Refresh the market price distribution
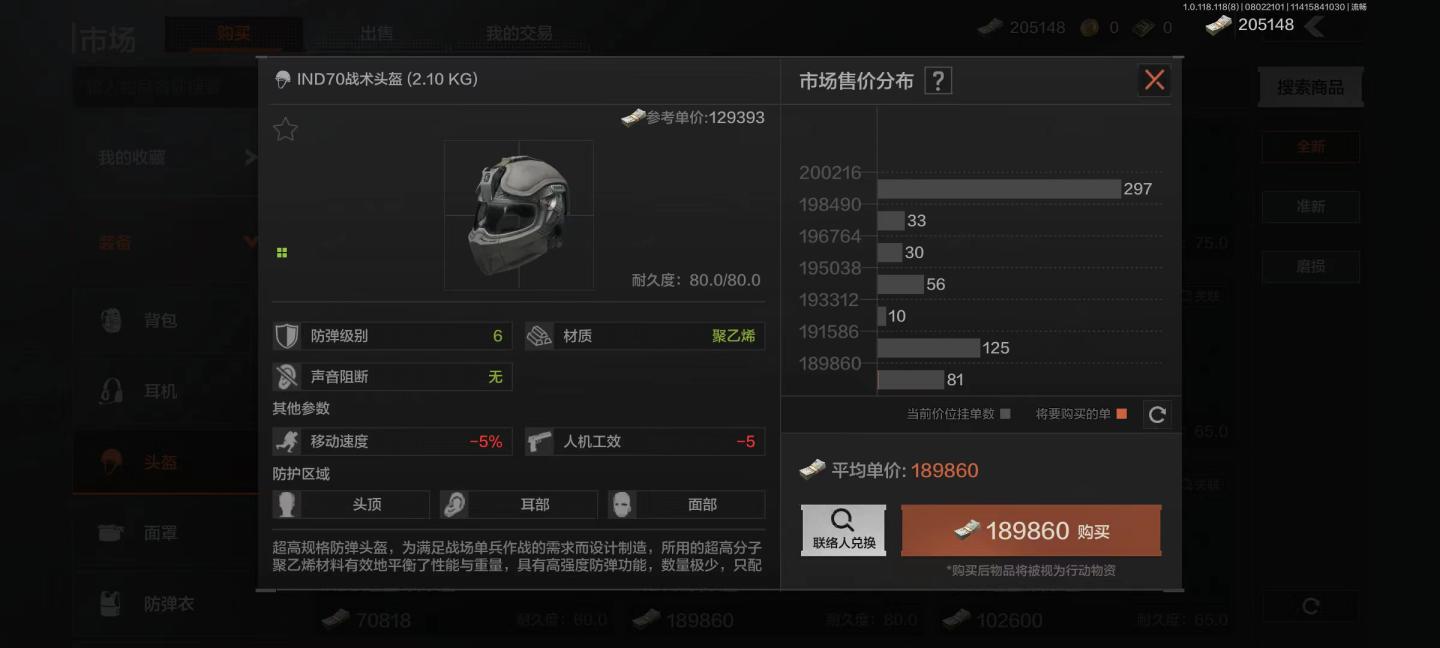Viewport: 1440px width, 648px height. (1157, 414)
